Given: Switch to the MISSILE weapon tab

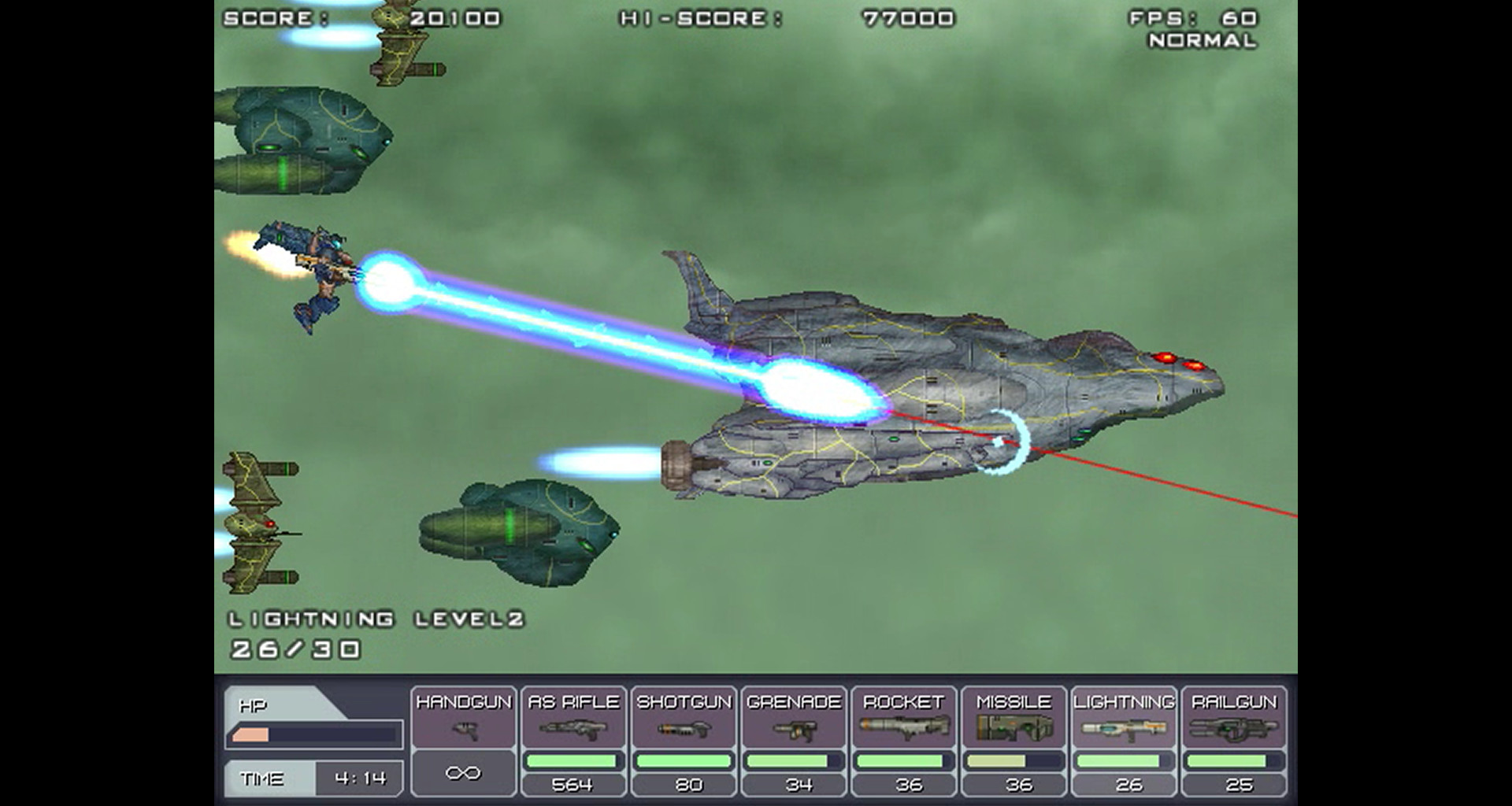Looking at the screenshot, I should point(1010,701).
